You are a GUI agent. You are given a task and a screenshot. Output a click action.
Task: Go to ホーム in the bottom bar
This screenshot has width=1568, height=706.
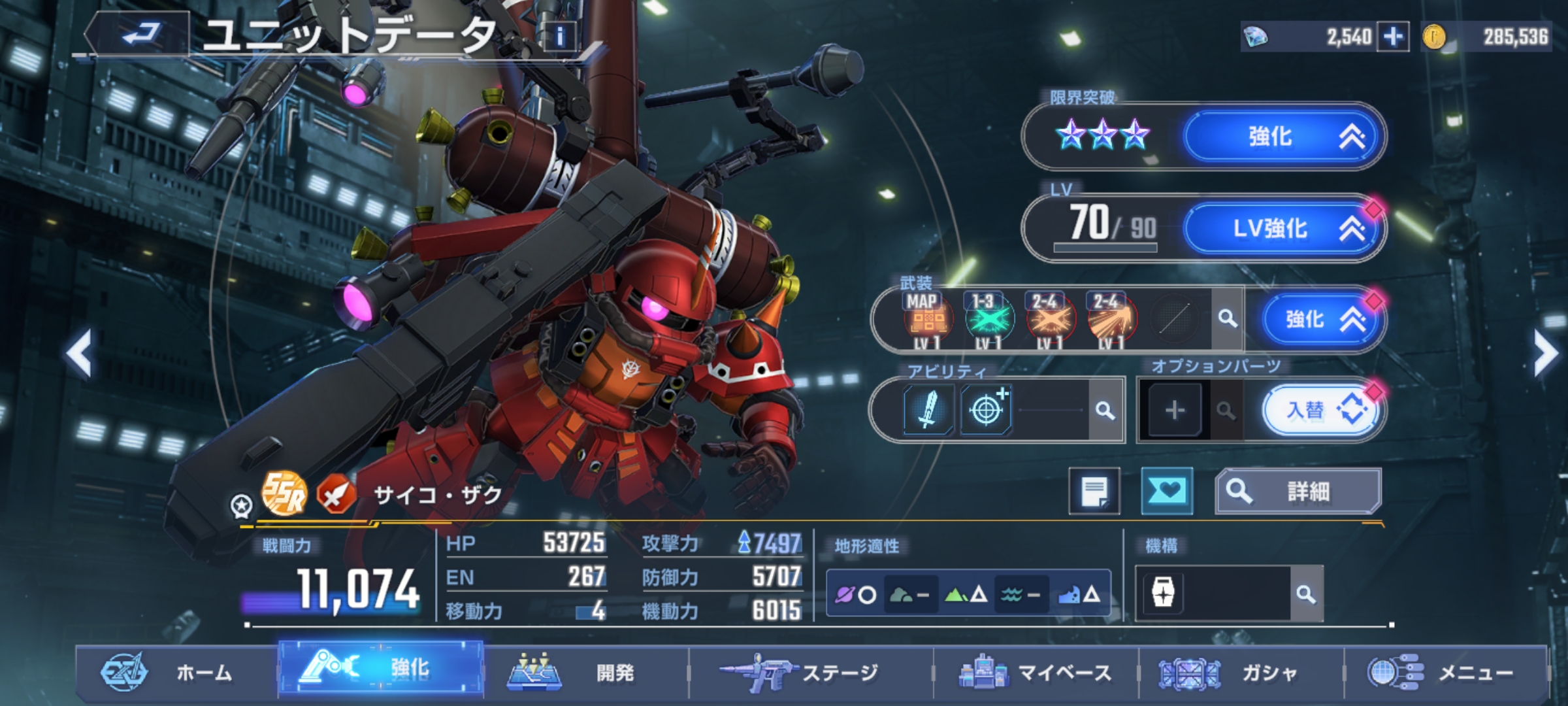tap(176, 673)
